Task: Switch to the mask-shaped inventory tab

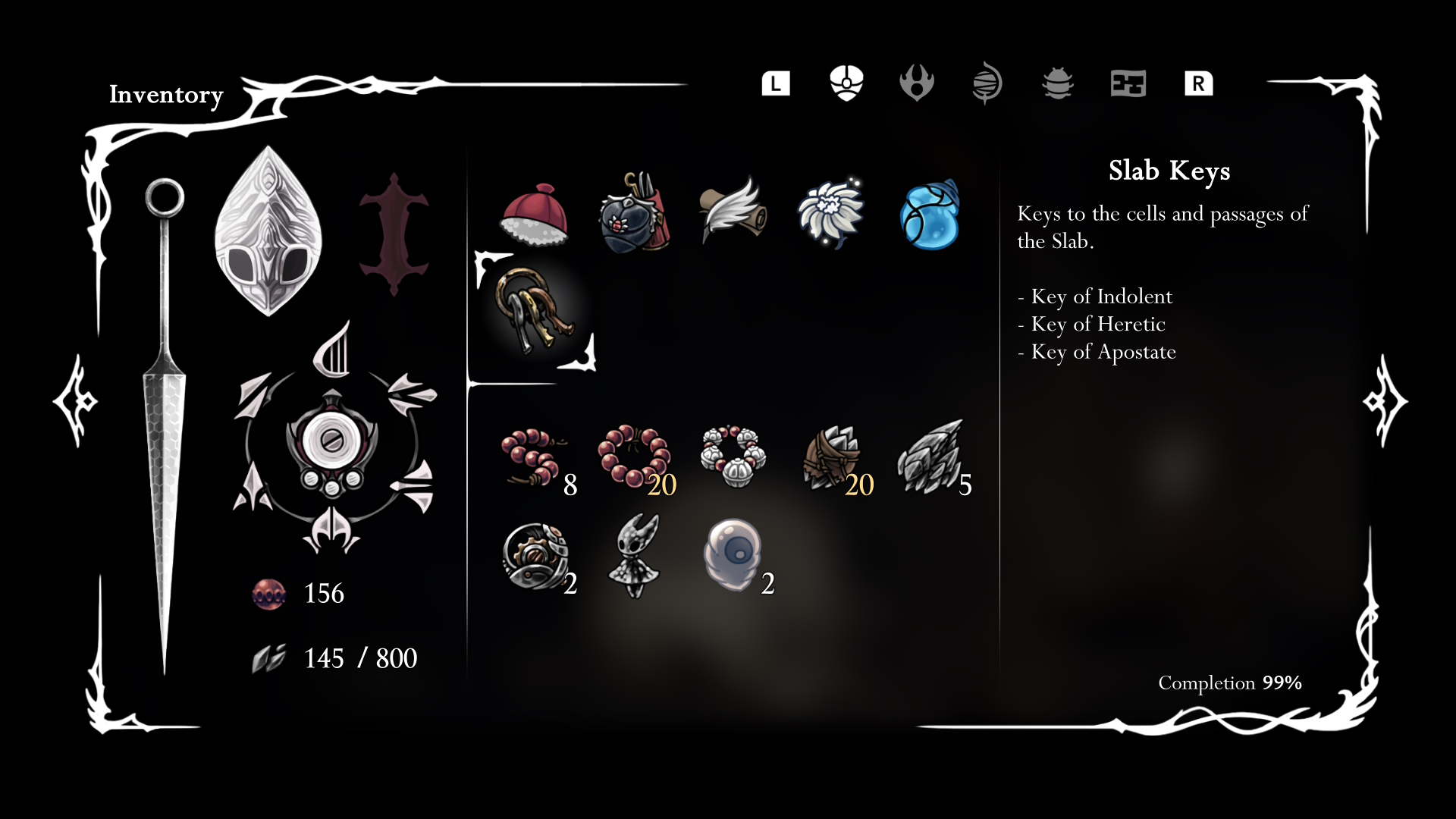Action: tap(846, 83)
